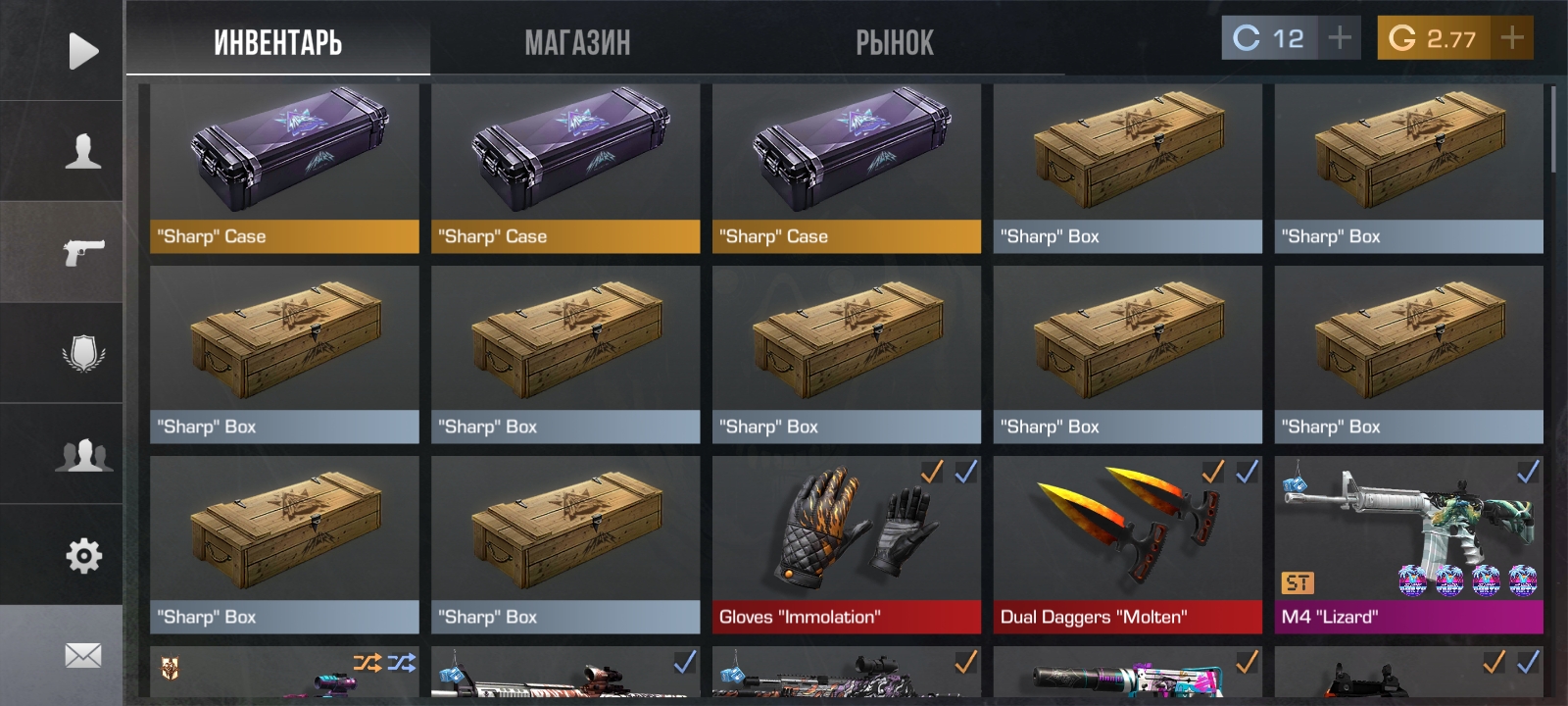Image resolution: width=1568 pixels, height=706 pixels.
Task: Switch to the Магазин tab
Action: 577,43
